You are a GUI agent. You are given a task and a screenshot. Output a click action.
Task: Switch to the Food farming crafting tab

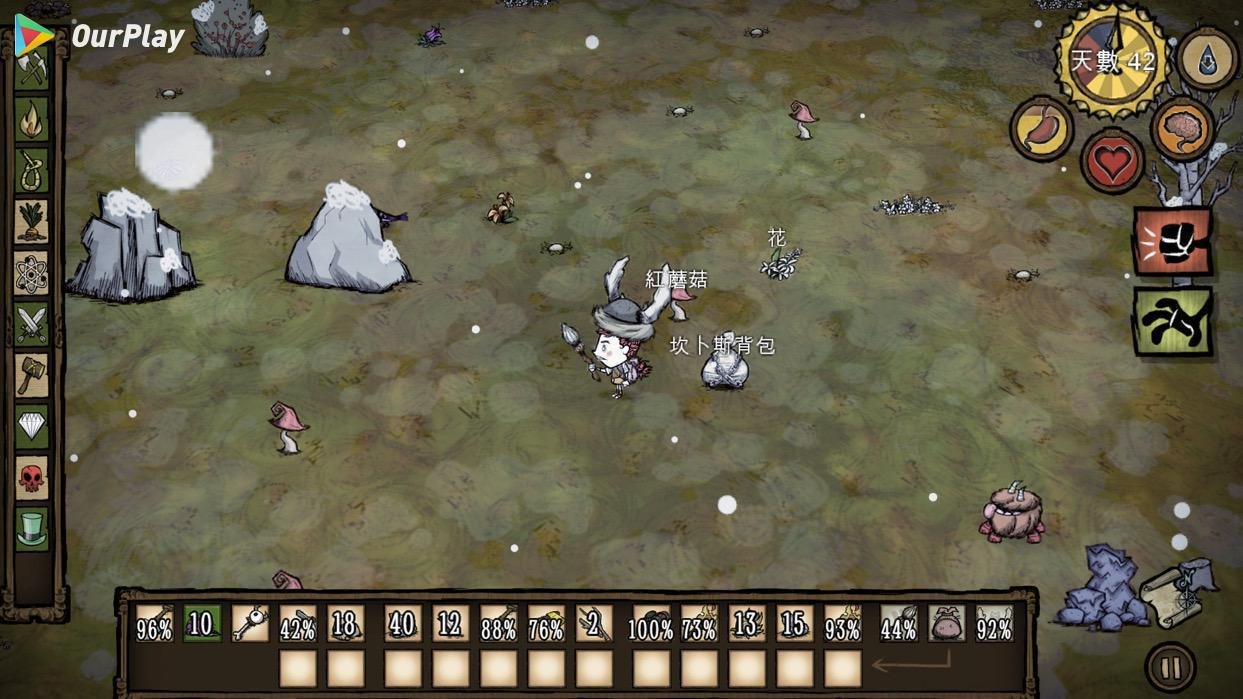click(32, 221)
